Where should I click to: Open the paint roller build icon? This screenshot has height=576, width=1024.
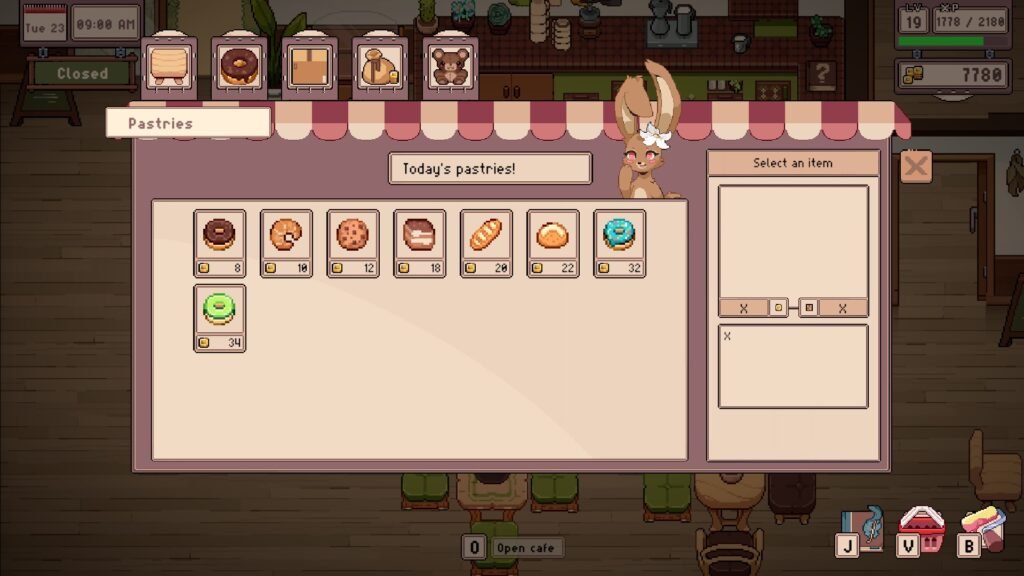(x=984, y=527)
